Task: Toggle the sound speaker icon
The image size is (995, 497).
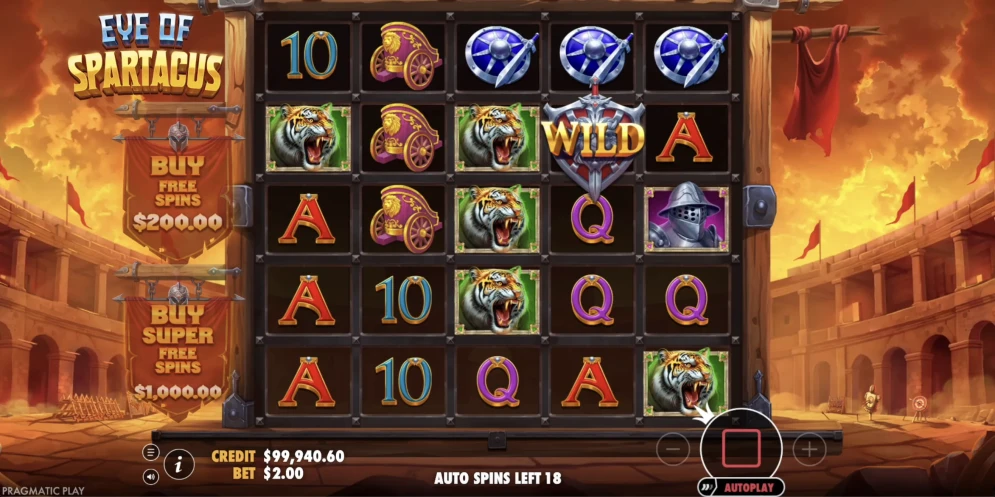Action: [151, 477]
